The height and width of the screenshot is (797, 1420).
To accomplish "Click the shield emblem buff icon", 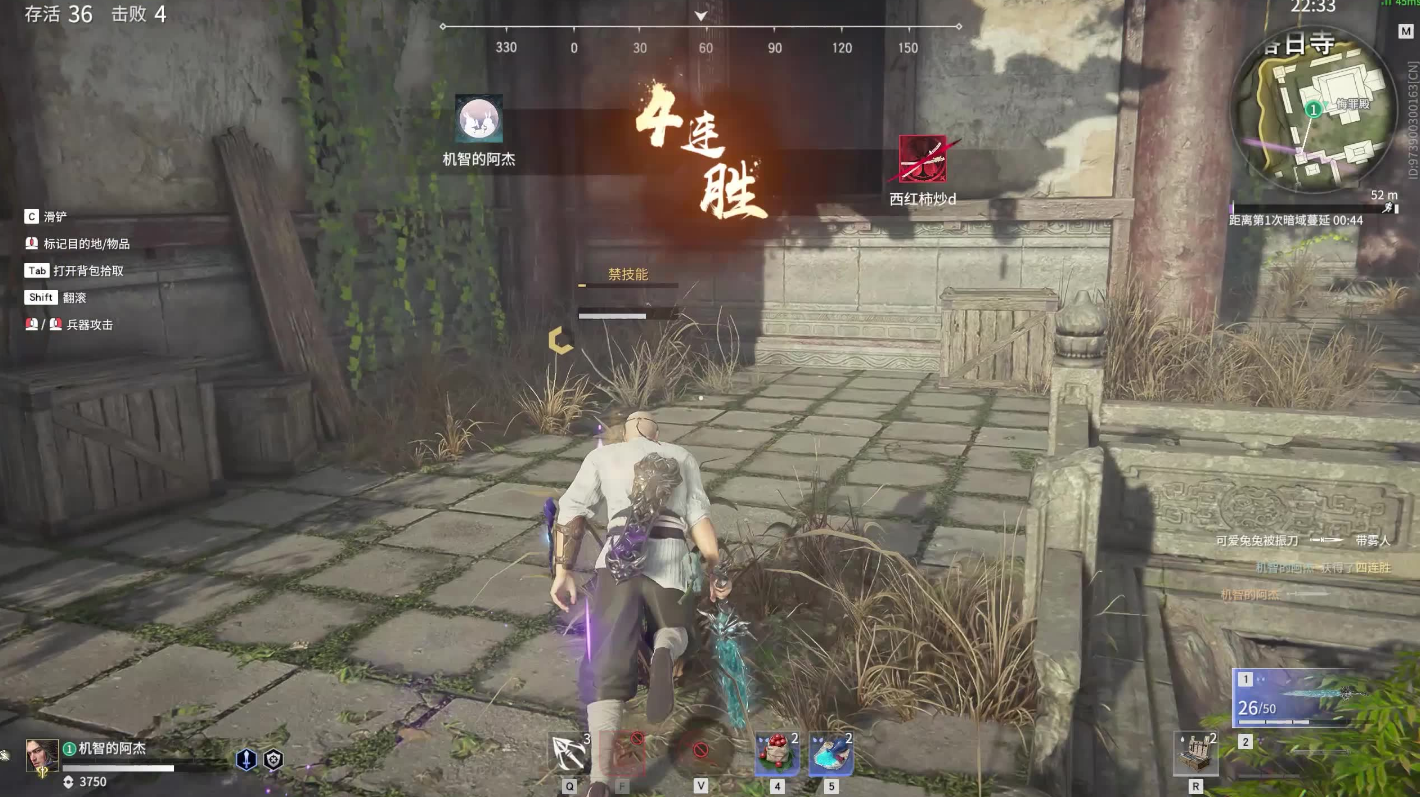I will point(273,760).
